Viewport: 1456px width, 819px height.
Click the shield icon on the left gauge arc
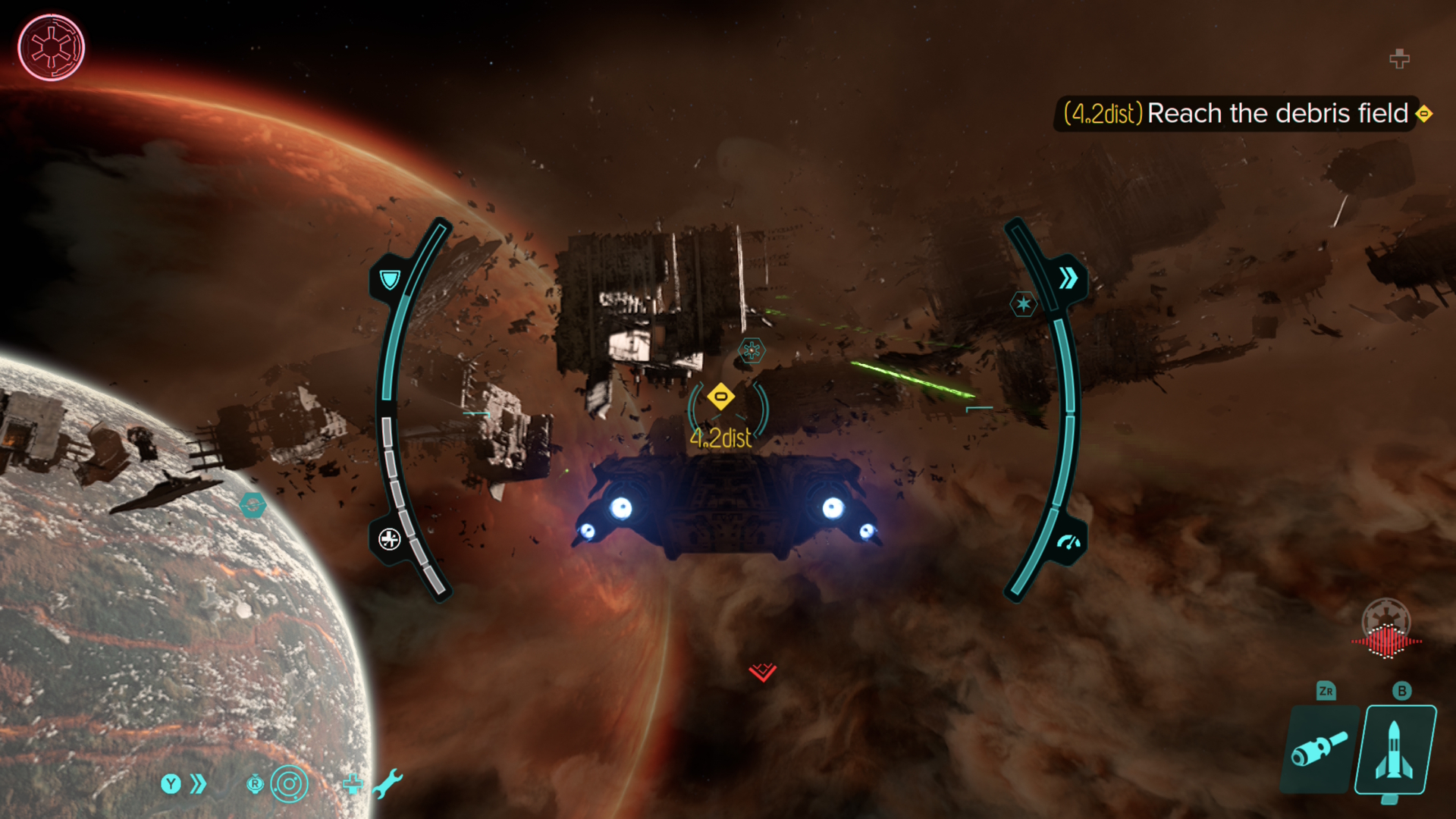pos(389,279)
